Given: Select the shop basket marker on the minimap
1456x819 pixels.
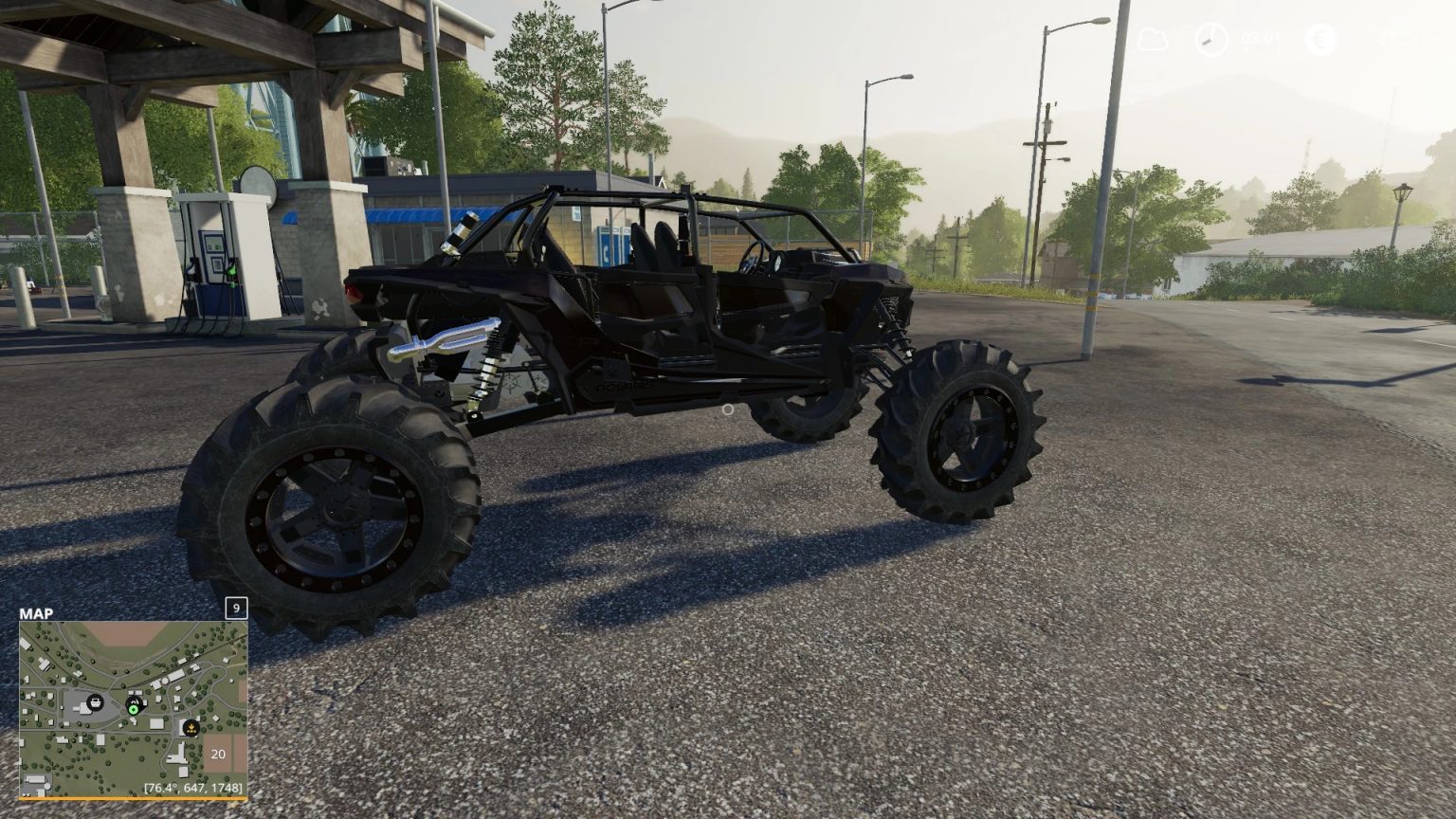Looking at the screenshot, I should click(x=95, y=702).
